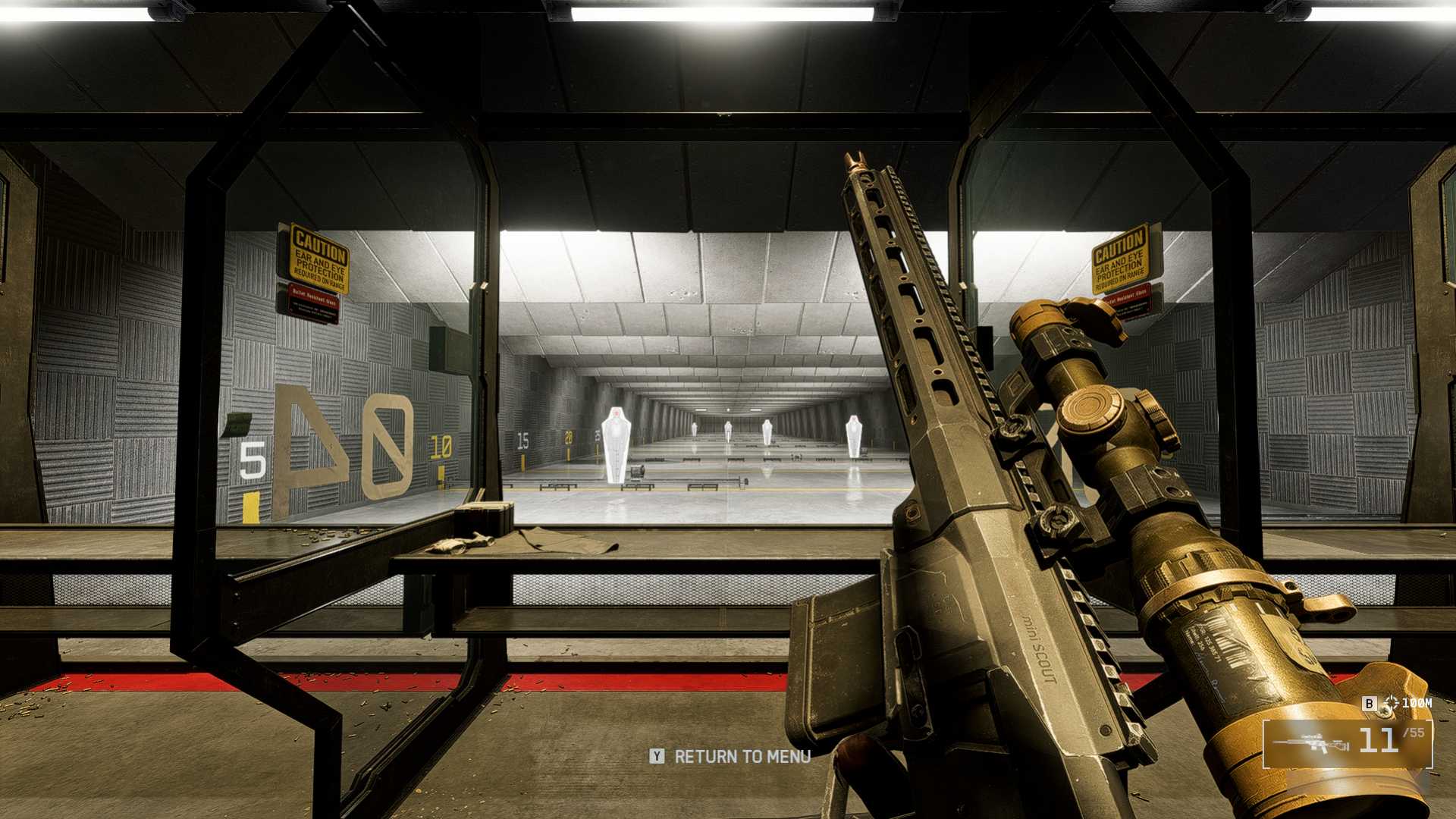Click the Y button prompt icon

(657, 757)
